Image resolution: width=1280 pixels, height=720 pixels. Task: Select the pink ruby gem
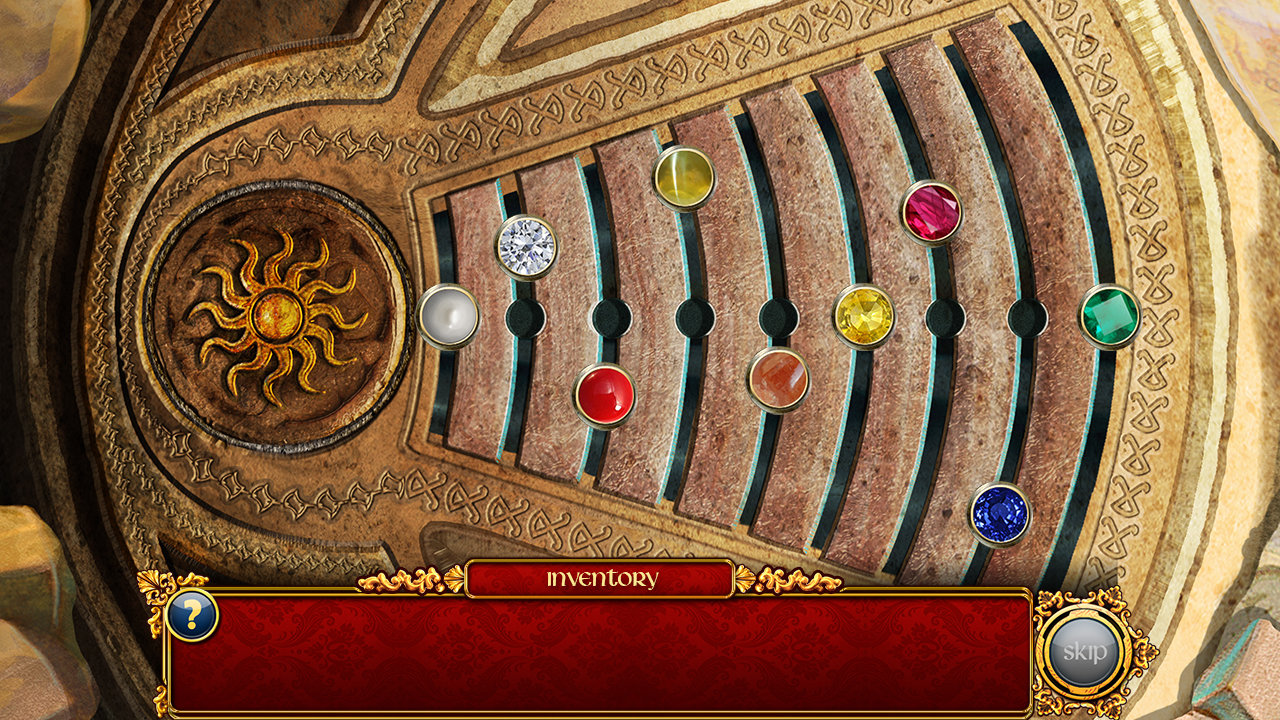(x=932, y=212)
